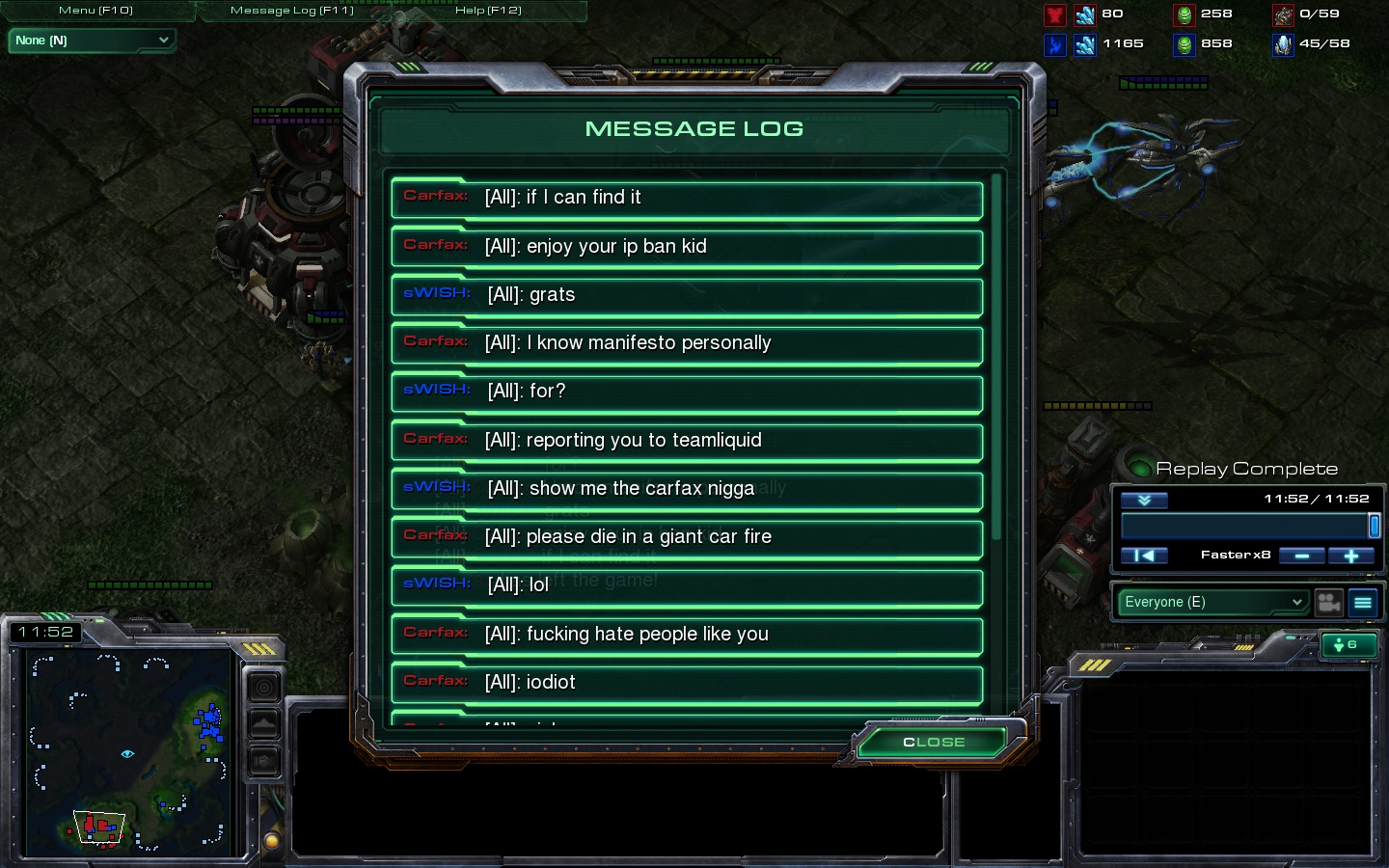Open the None (N) dropdown
1389x868 pixels.
pos(92,41)
